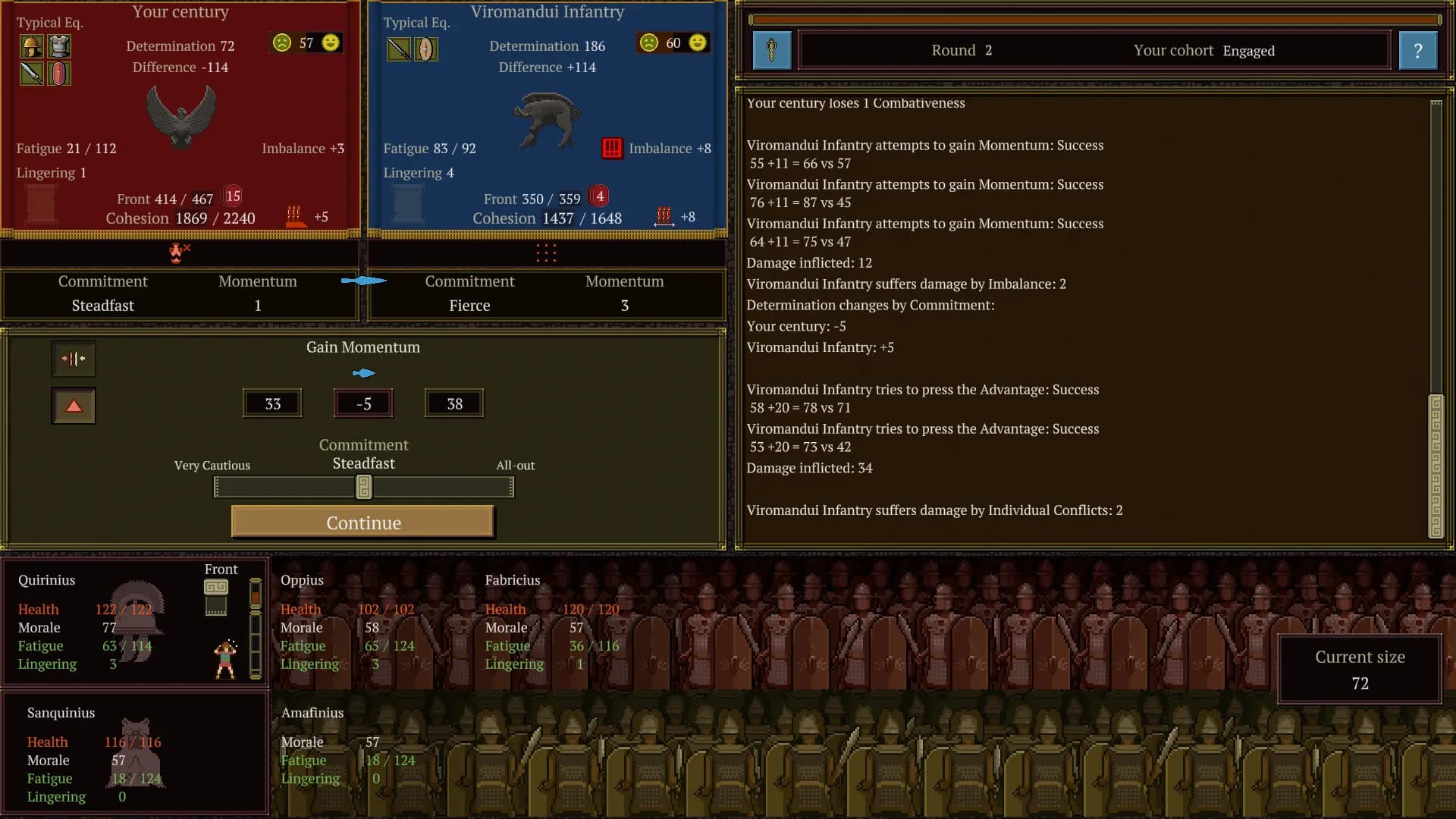The height and width of the screenshot is (819, 1456).
Task: Click the red Imbalance icon on Viromandui panel
Action: pyautogui.click(x=612, y=148)
